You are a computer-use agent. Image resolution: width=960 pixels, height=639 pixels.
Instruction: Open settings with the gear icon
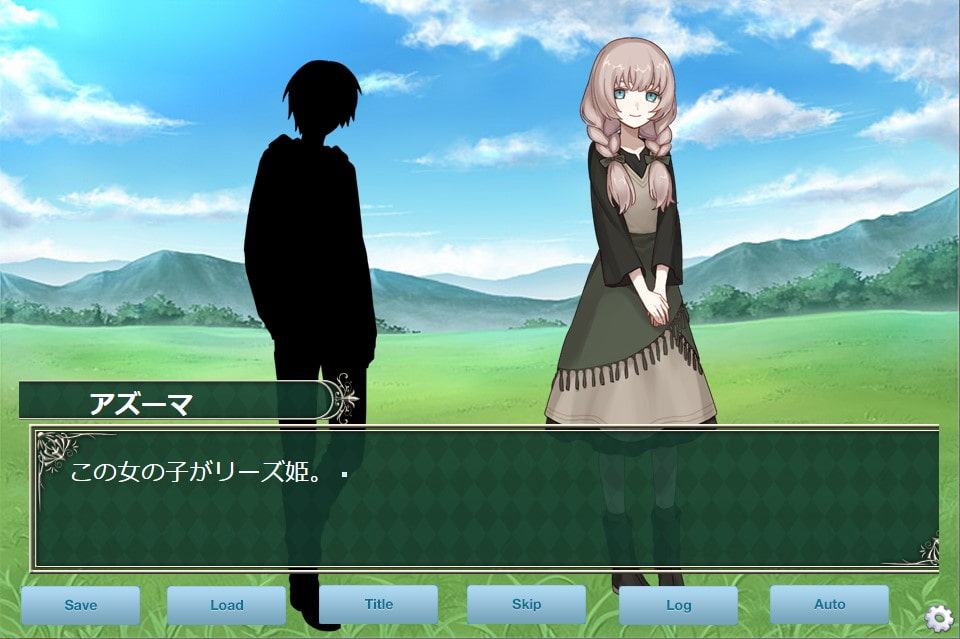click(x=938, y=618)
